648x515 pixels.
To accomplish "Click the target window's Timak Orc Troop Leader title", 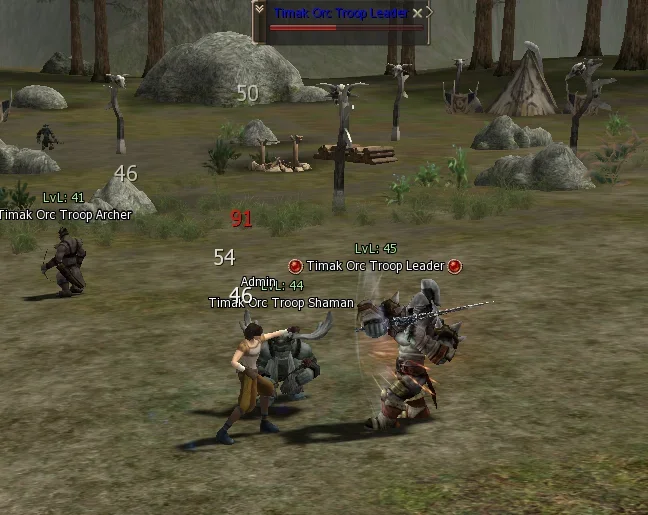I will click(339, 12).
